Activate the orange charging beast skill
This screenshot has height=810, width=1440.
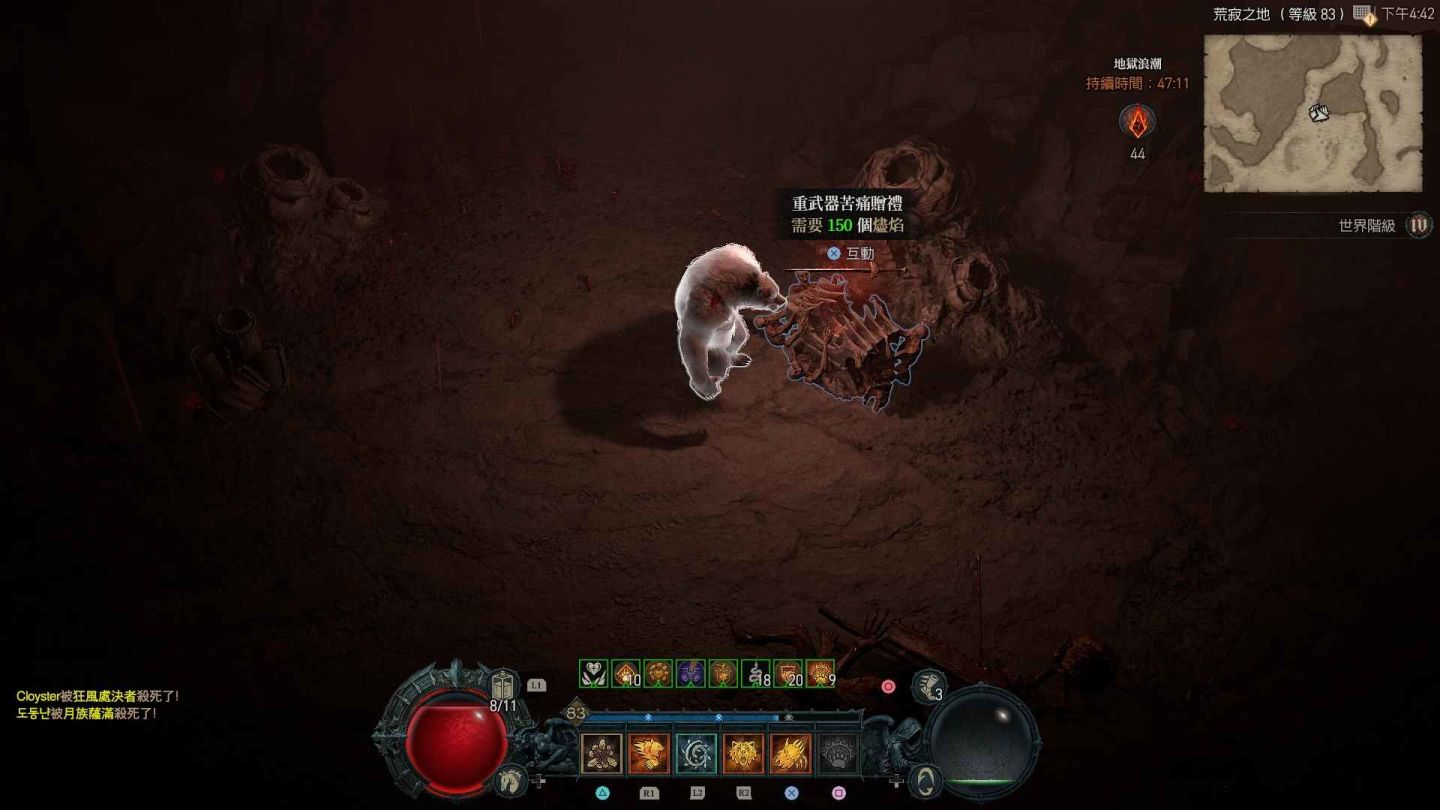pos(648,753)
